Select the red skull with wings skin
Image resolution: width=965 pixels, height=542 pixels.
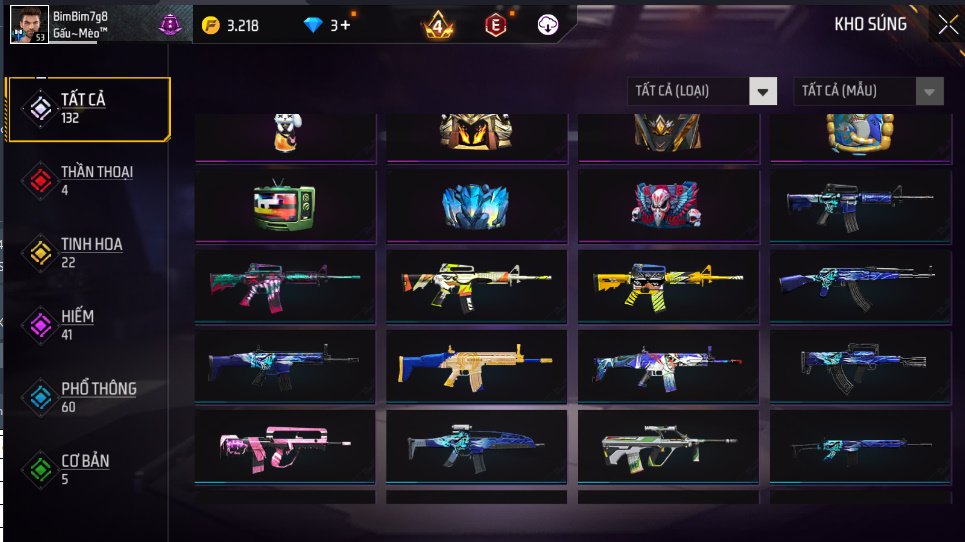[x=668, y=205]
